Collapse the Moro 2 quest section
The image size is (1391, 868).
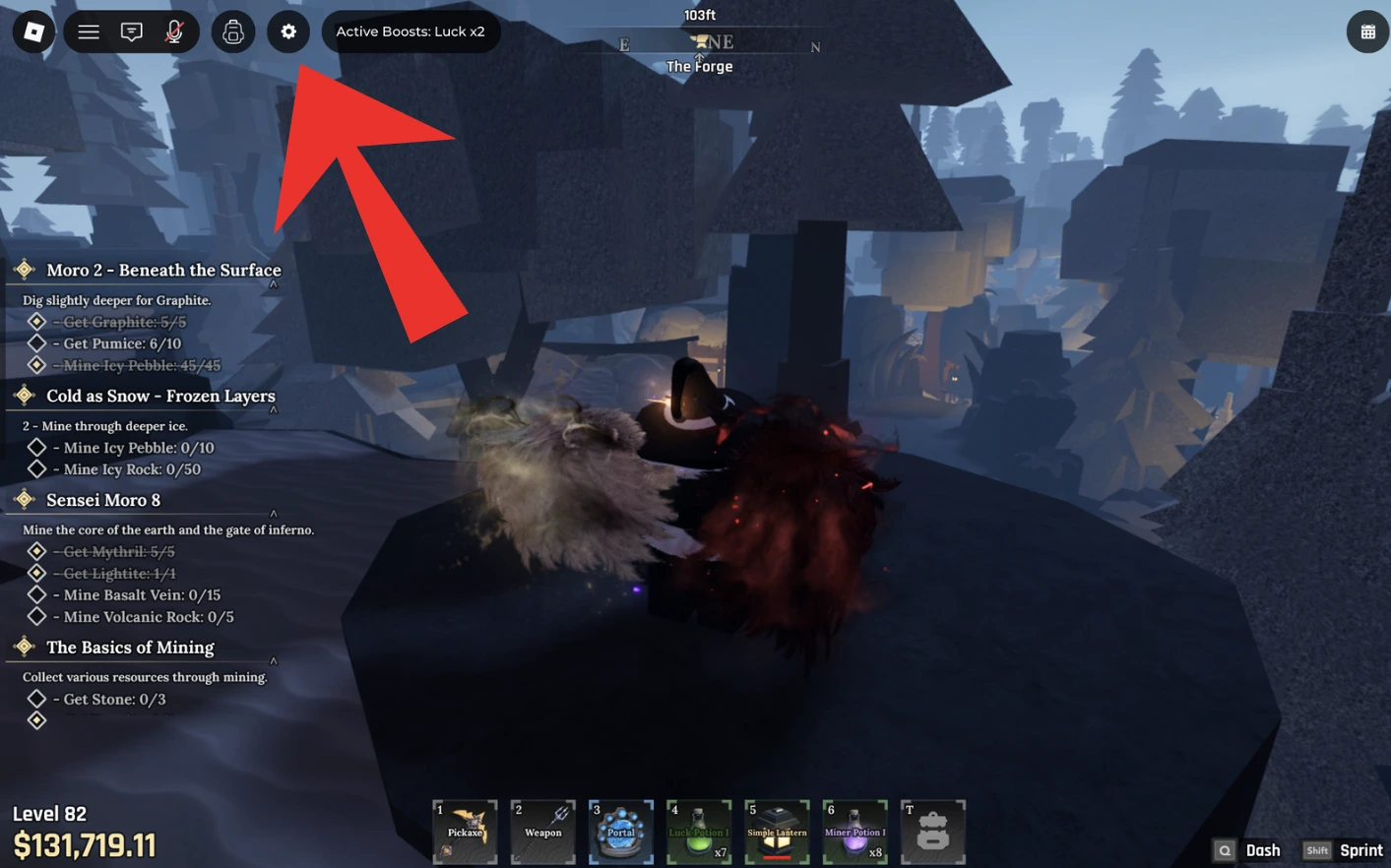click(274, 281)
